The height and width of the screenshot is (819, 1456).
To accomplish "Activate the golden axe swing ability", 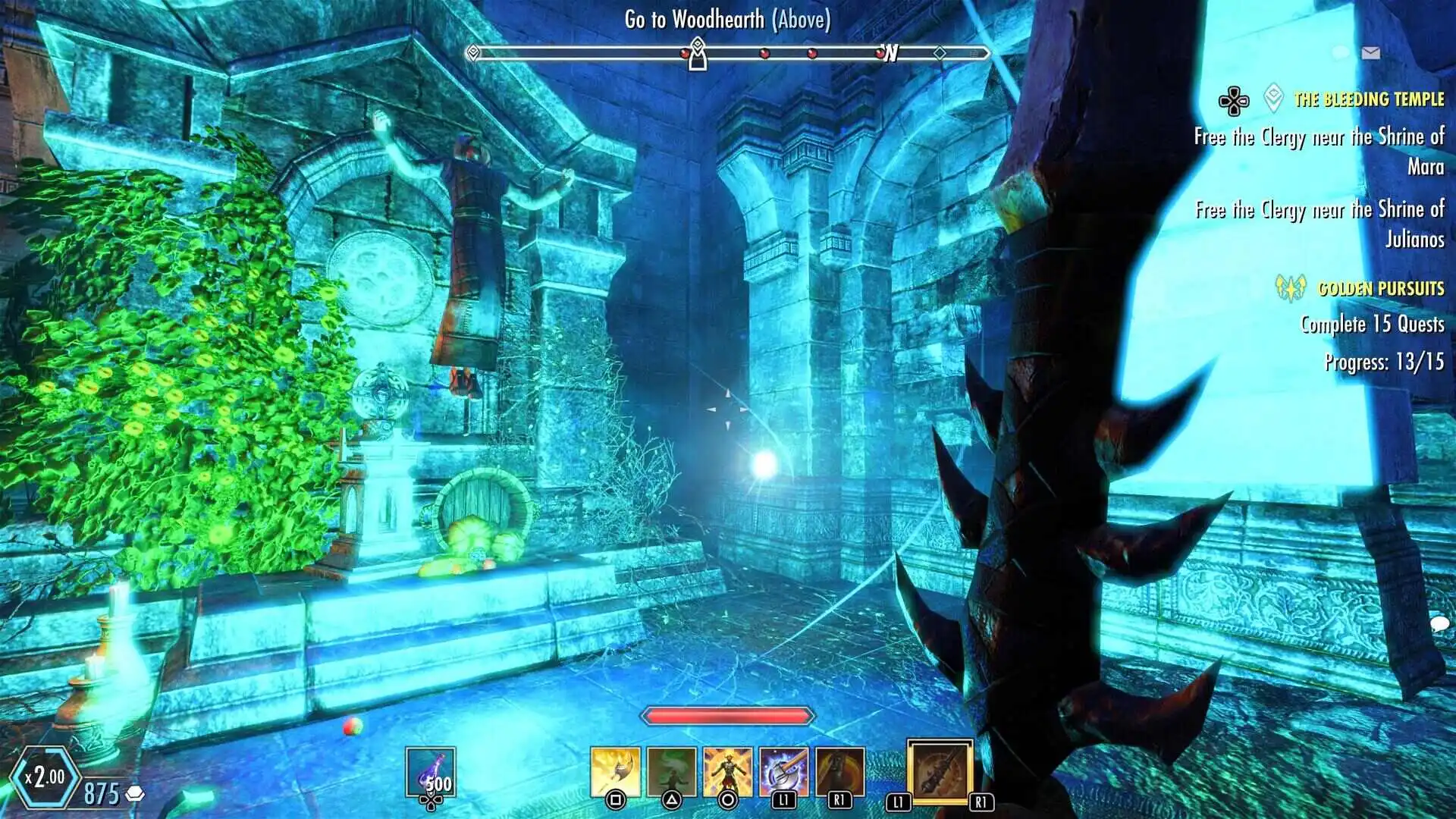I will (x=615, y=772).
